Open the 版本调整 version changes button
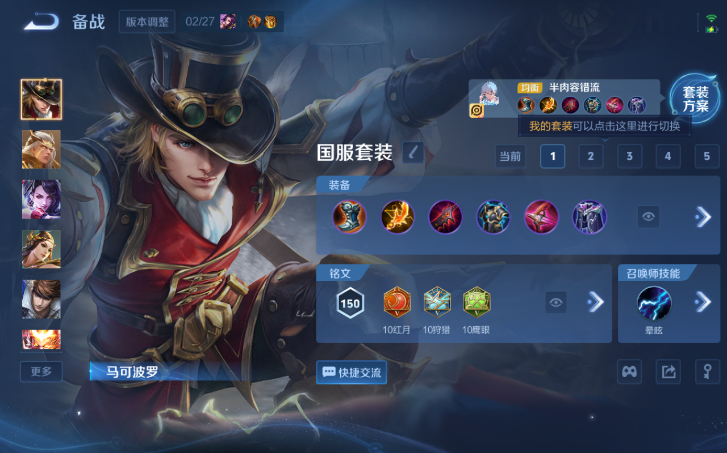Screen dimensions: 727x453 pos(147,21)
